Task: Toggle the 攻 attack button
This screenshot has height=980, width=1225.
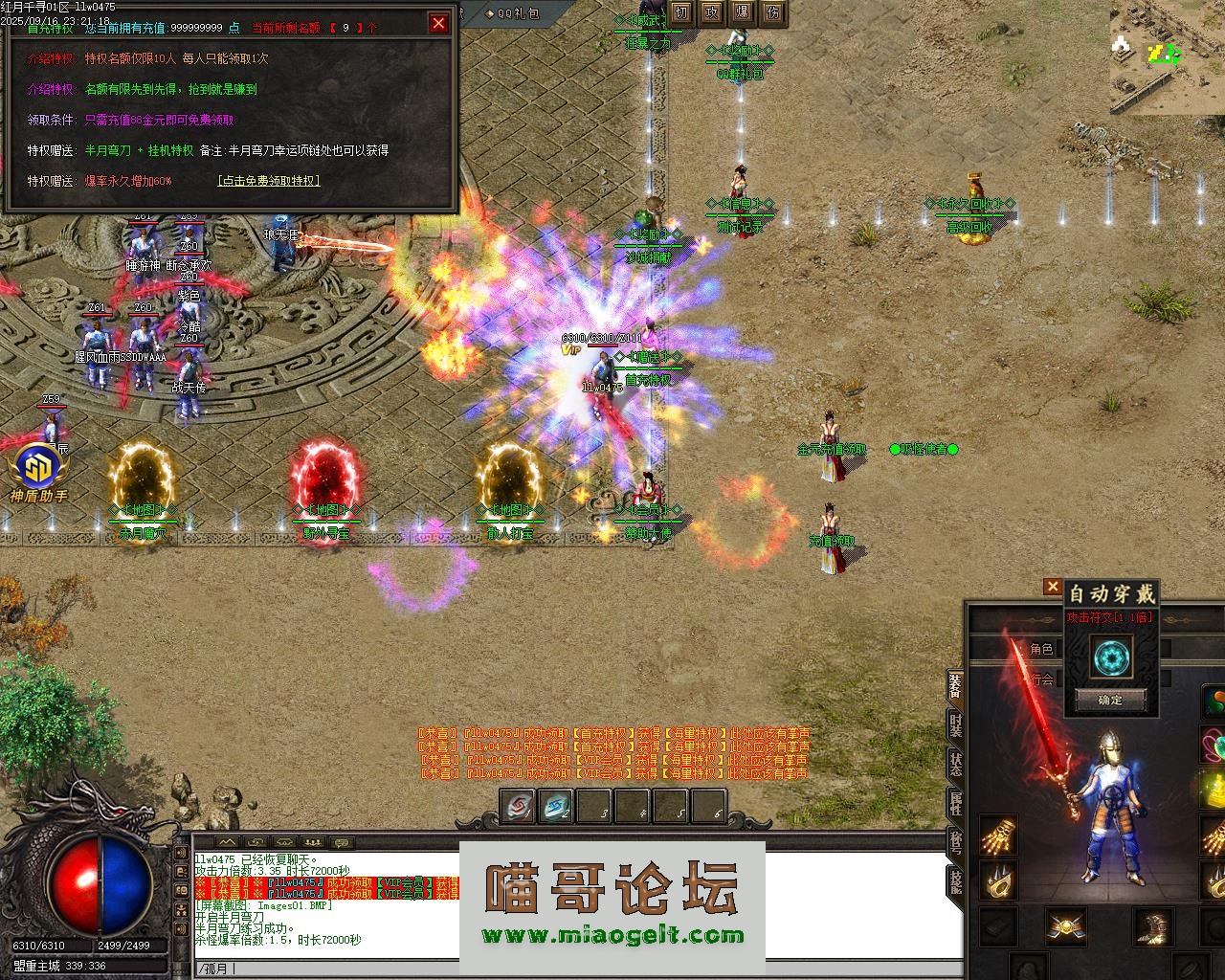Action: click(x=711, y=12)
